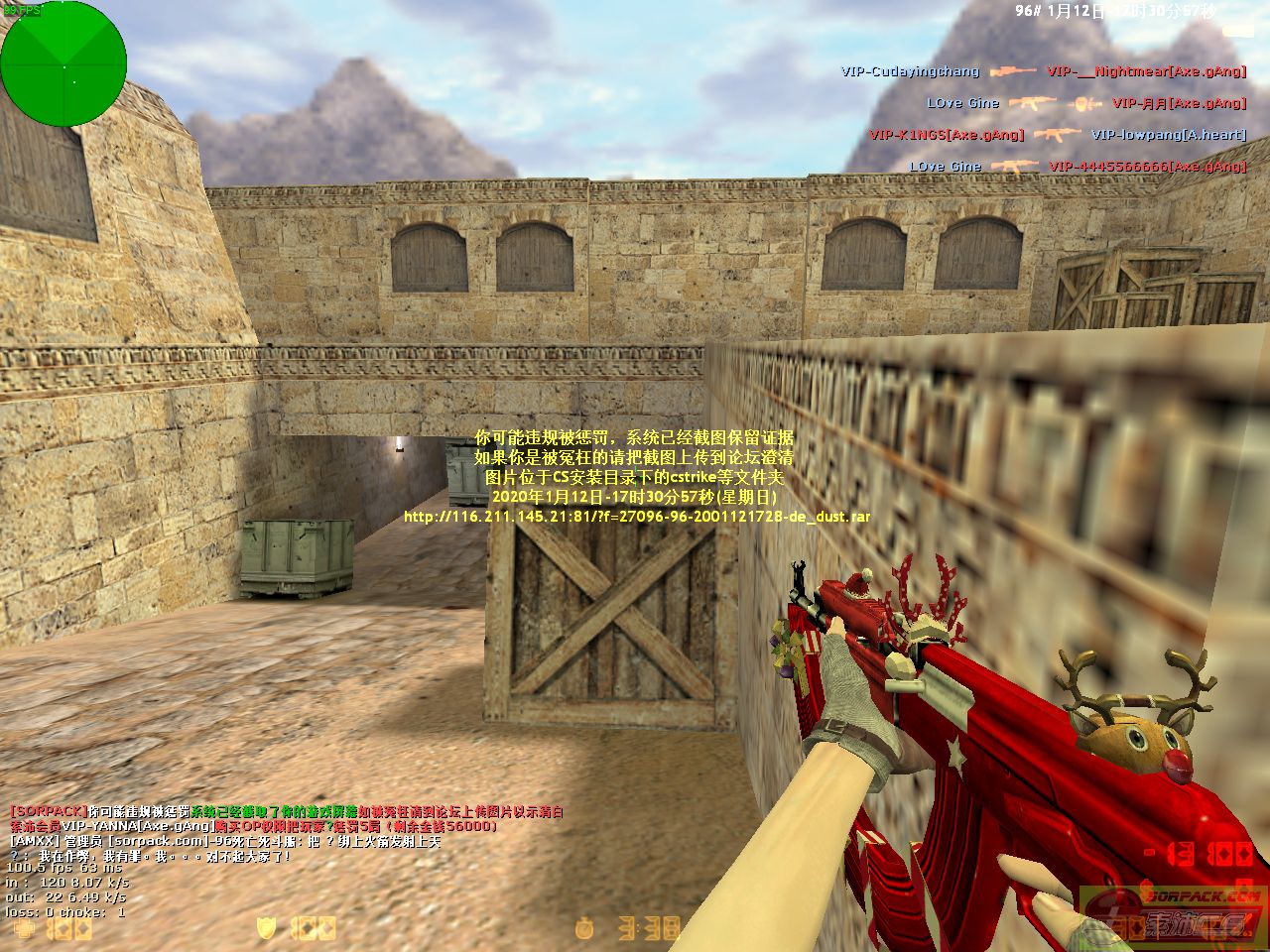Screen dimensions: 1270x952
Task: Click Nightmear's name in the kill feed
Action: click(x=1146, y=71)
